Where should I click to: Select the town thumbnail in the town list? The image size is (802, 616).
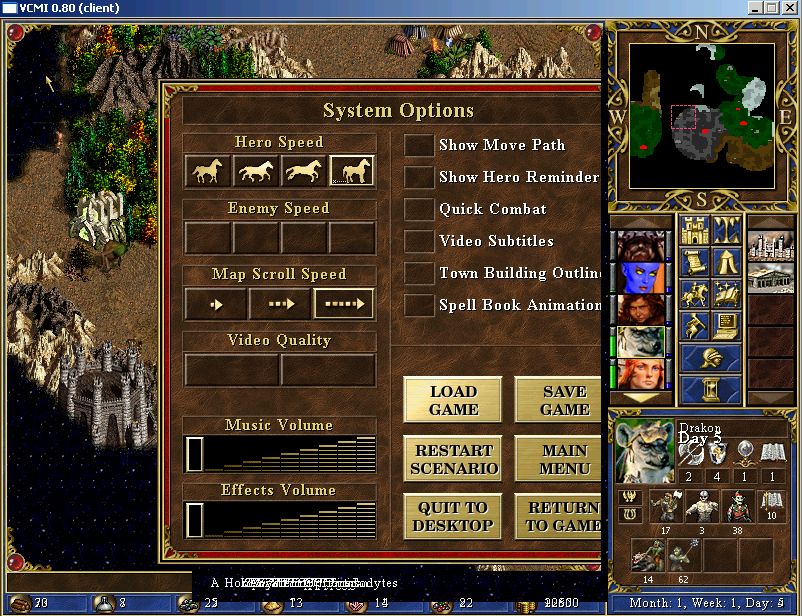(771, 246)
